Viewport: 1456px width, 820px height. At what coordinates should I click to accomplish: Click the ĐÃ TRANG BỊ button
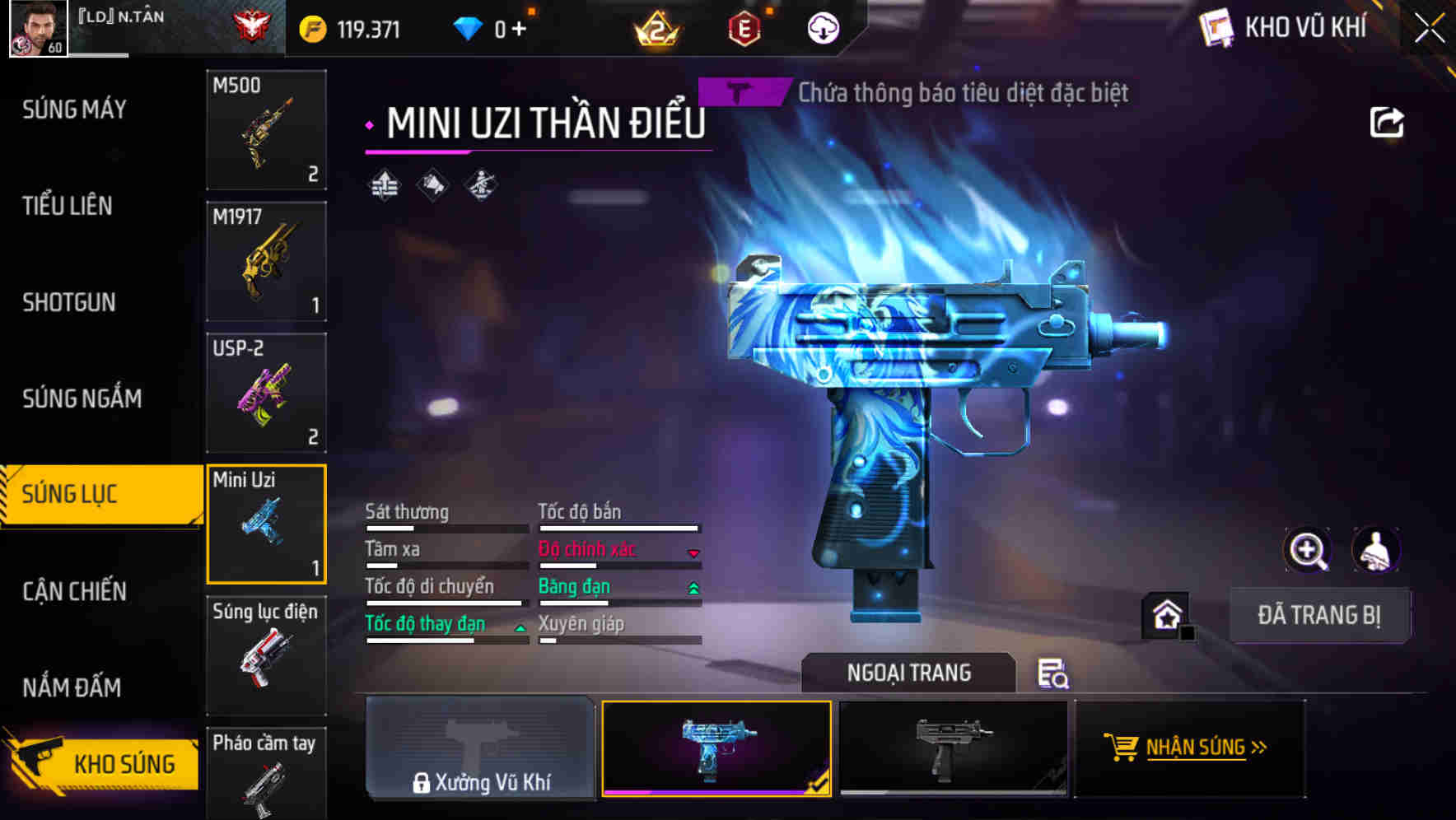[1318, 615]
